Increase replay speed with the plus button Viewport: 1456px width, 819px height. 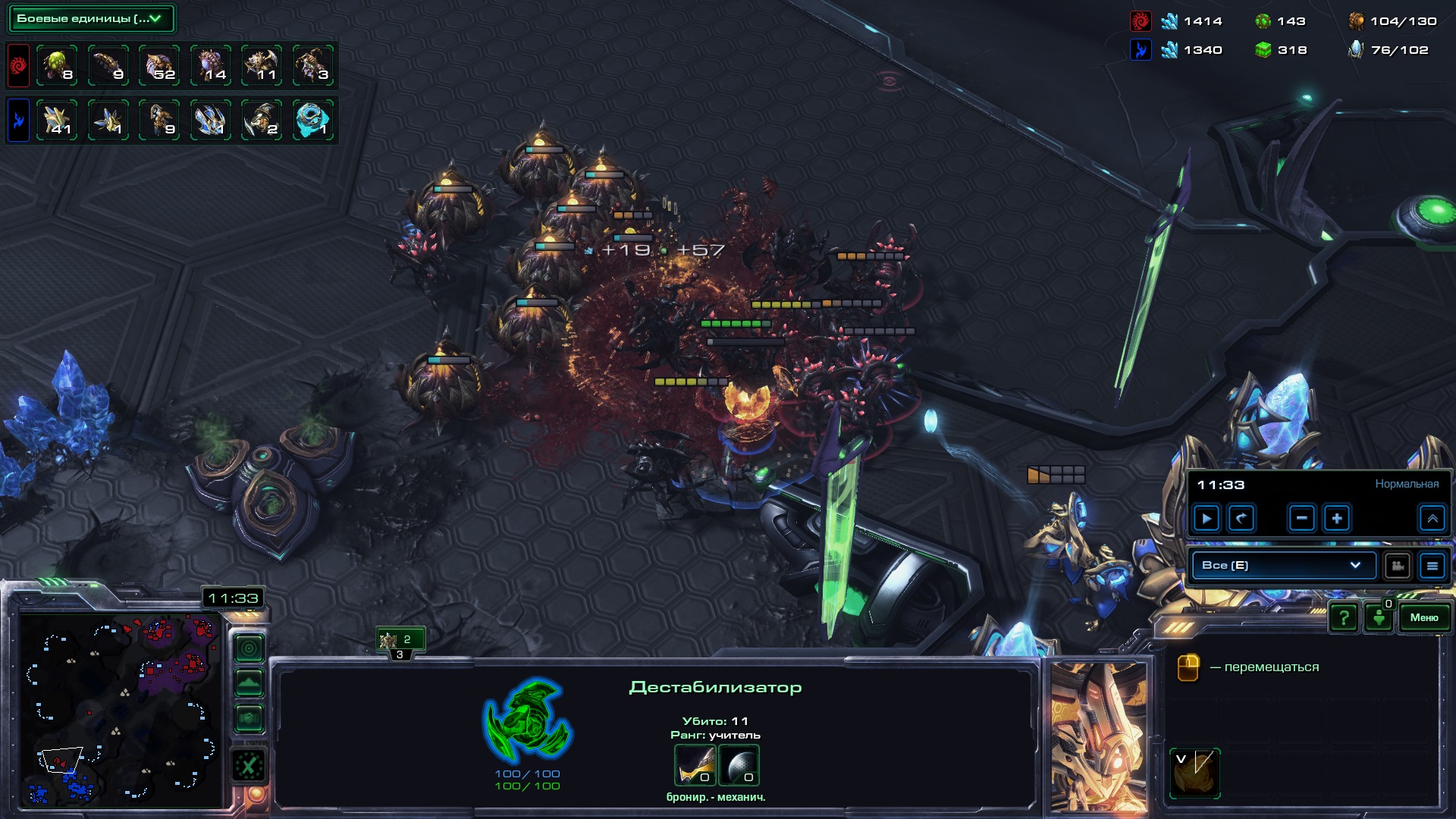click(1337, 519)
